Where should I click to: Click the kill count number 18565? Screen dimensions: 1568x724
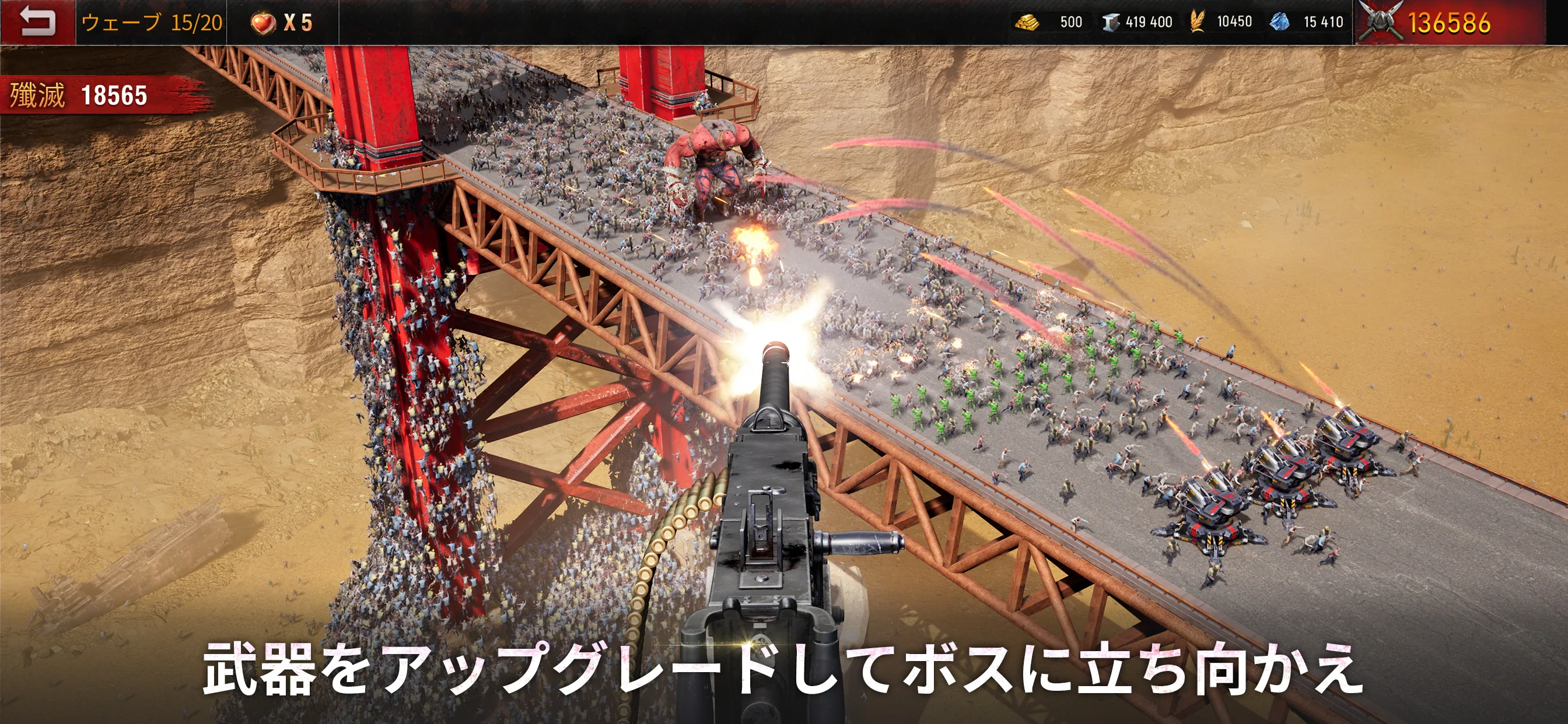pyautogui.click(x=114, y=94)
